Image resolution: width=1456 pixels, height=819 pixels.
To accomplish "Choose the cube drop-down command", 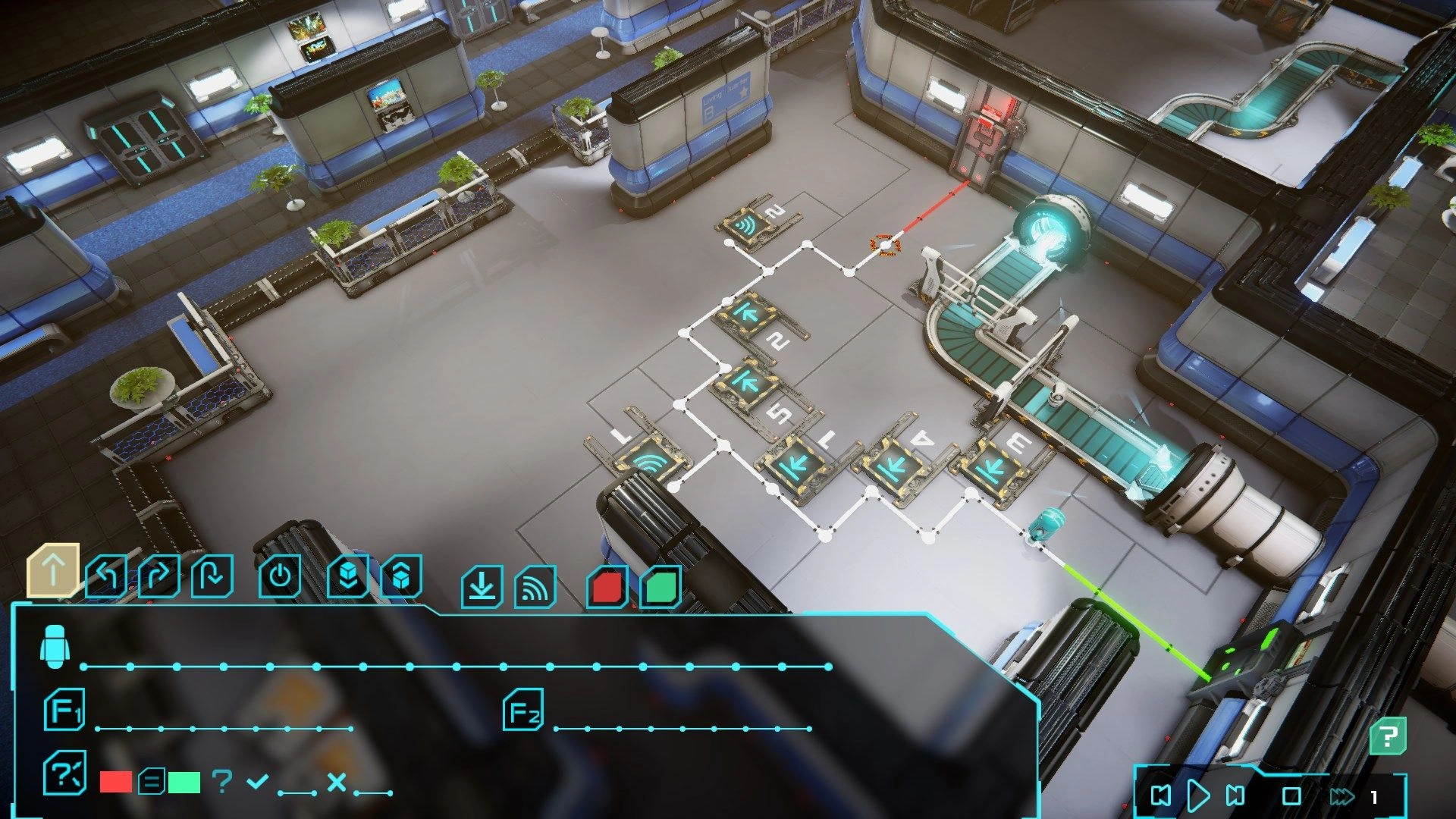I will click(348, 578).
